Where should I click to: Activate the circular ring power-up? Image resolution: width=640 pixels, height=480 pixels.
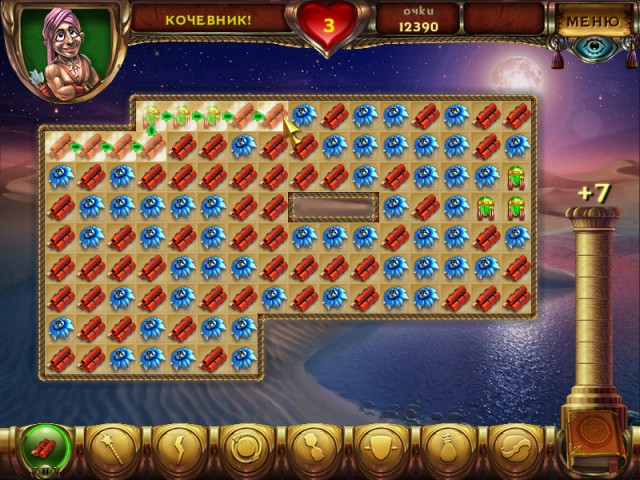click(245, 447)
